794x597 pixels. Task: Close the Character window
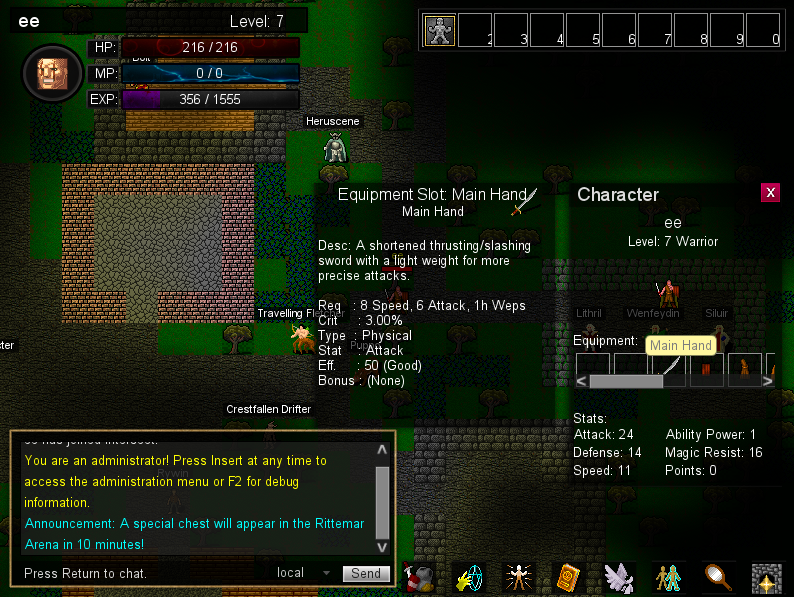click(770, 193)
